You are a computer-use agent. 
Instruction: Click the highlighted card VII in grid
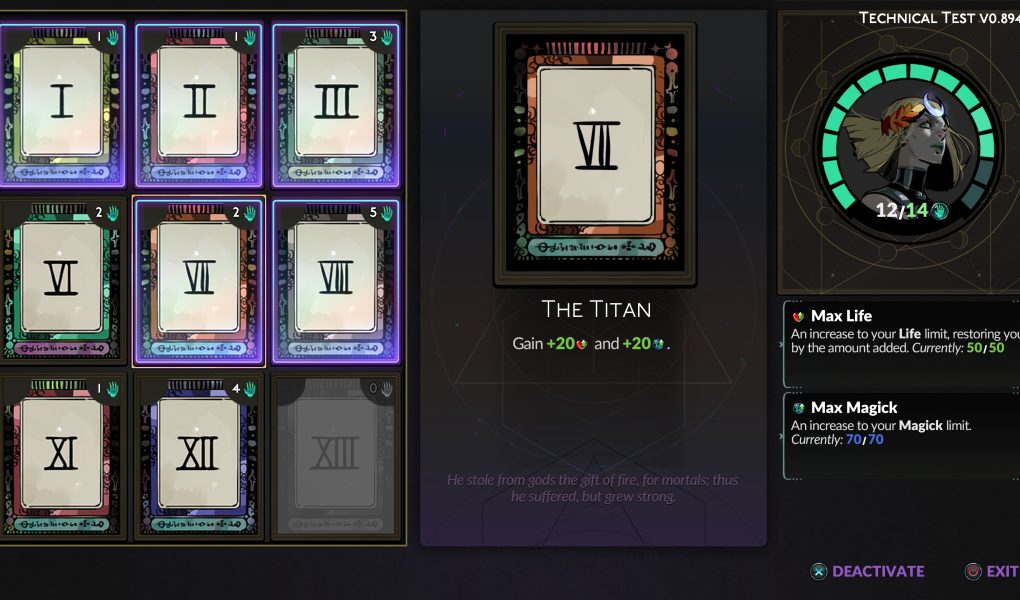pos(199,280)
